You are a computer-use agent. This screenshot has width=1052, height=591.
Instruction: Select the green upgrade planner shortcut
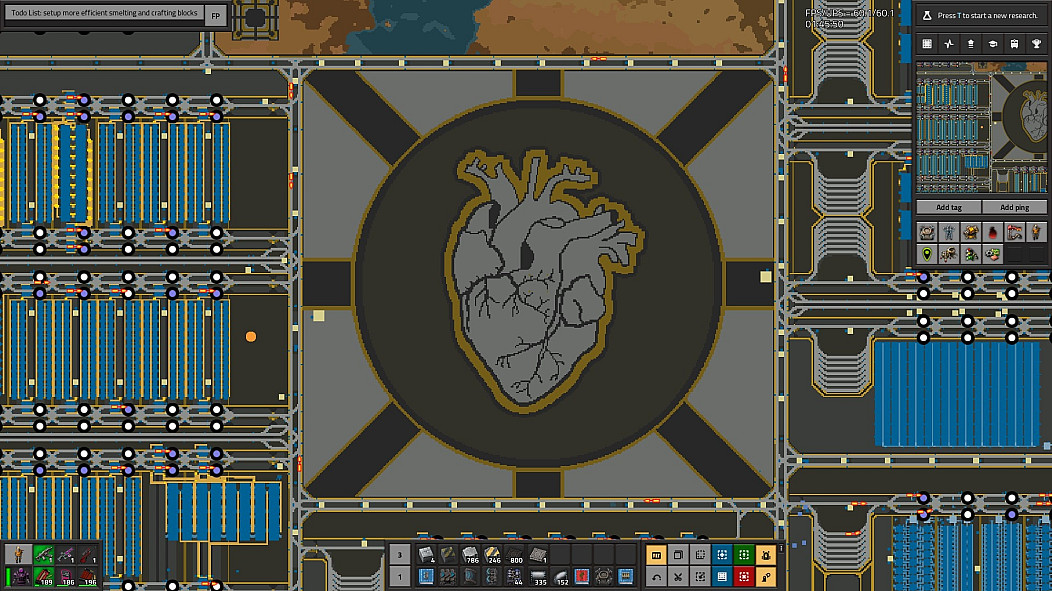point(743,555)
